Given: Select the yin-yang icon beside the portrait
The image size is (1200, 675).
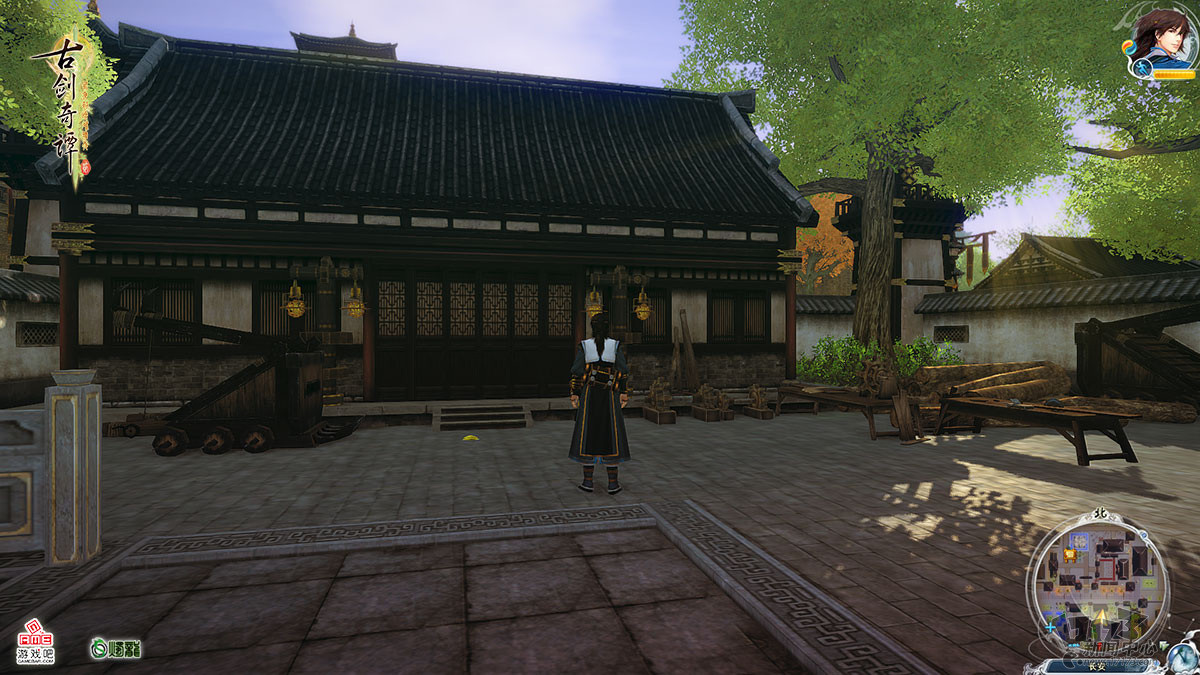Looking at the screenshot, I should click(1131, 47).
